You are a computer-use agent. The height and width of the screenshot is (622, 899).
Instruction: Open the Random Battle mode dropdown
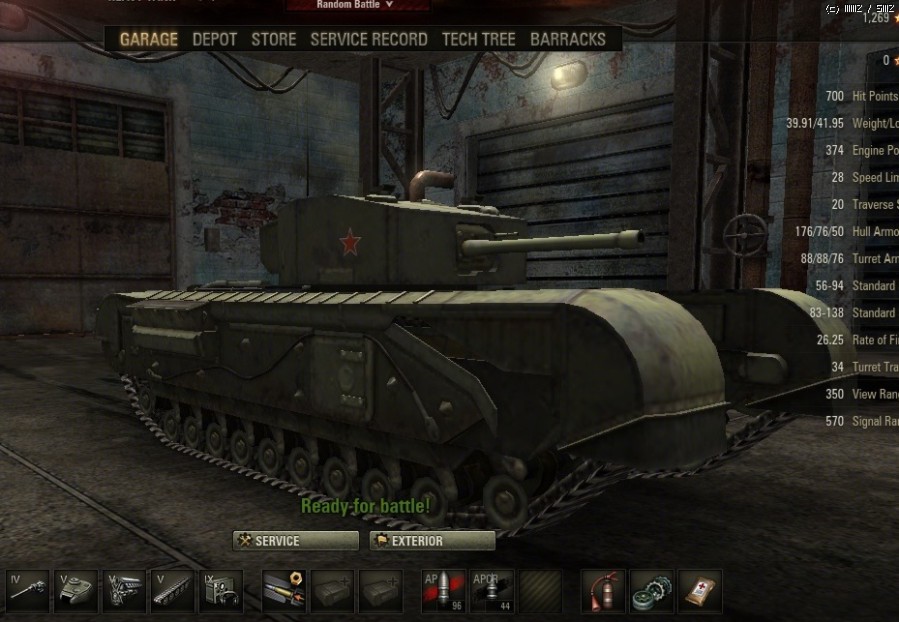356,5
